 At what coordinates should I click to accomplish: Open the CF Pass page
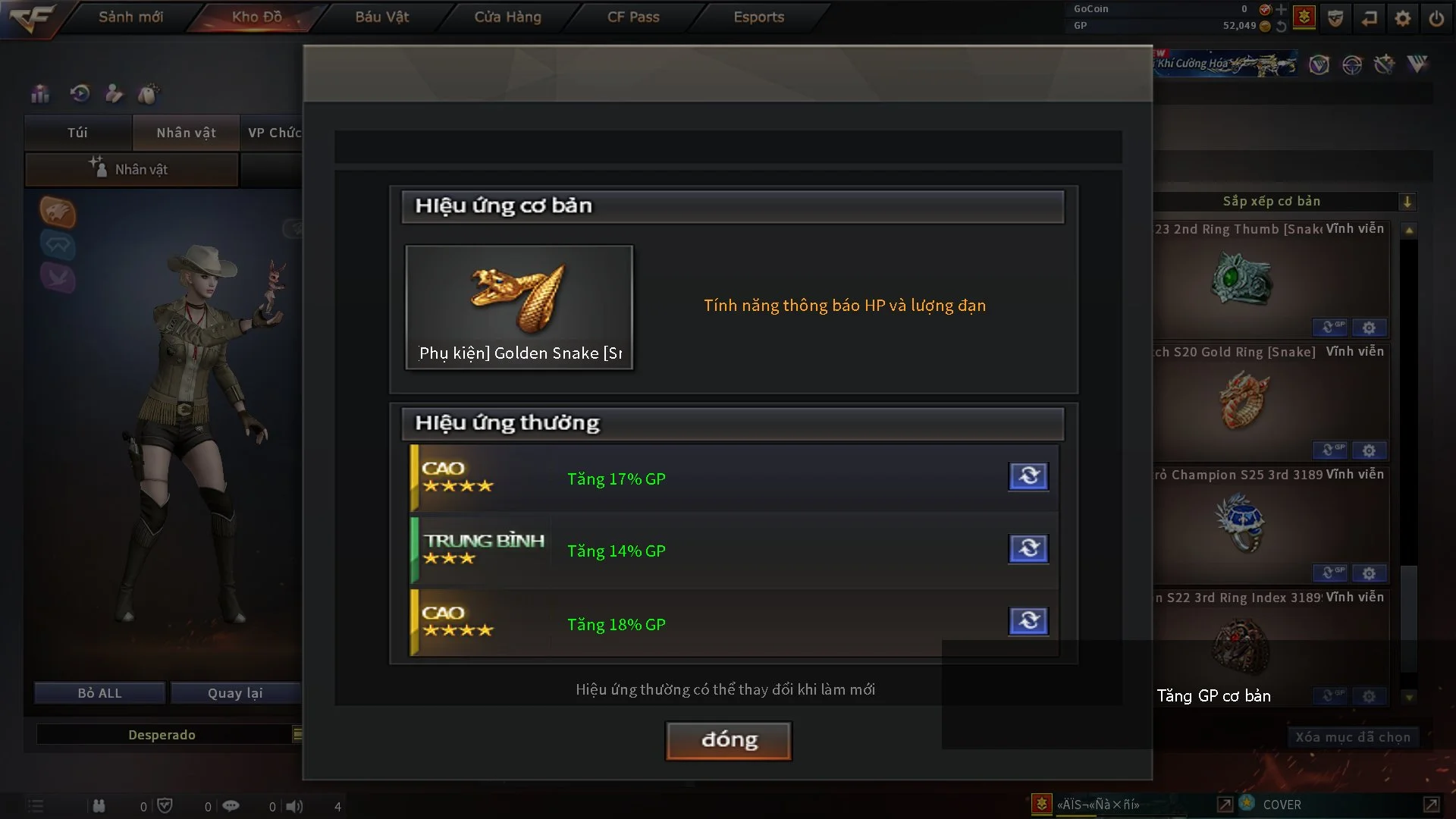633,17
